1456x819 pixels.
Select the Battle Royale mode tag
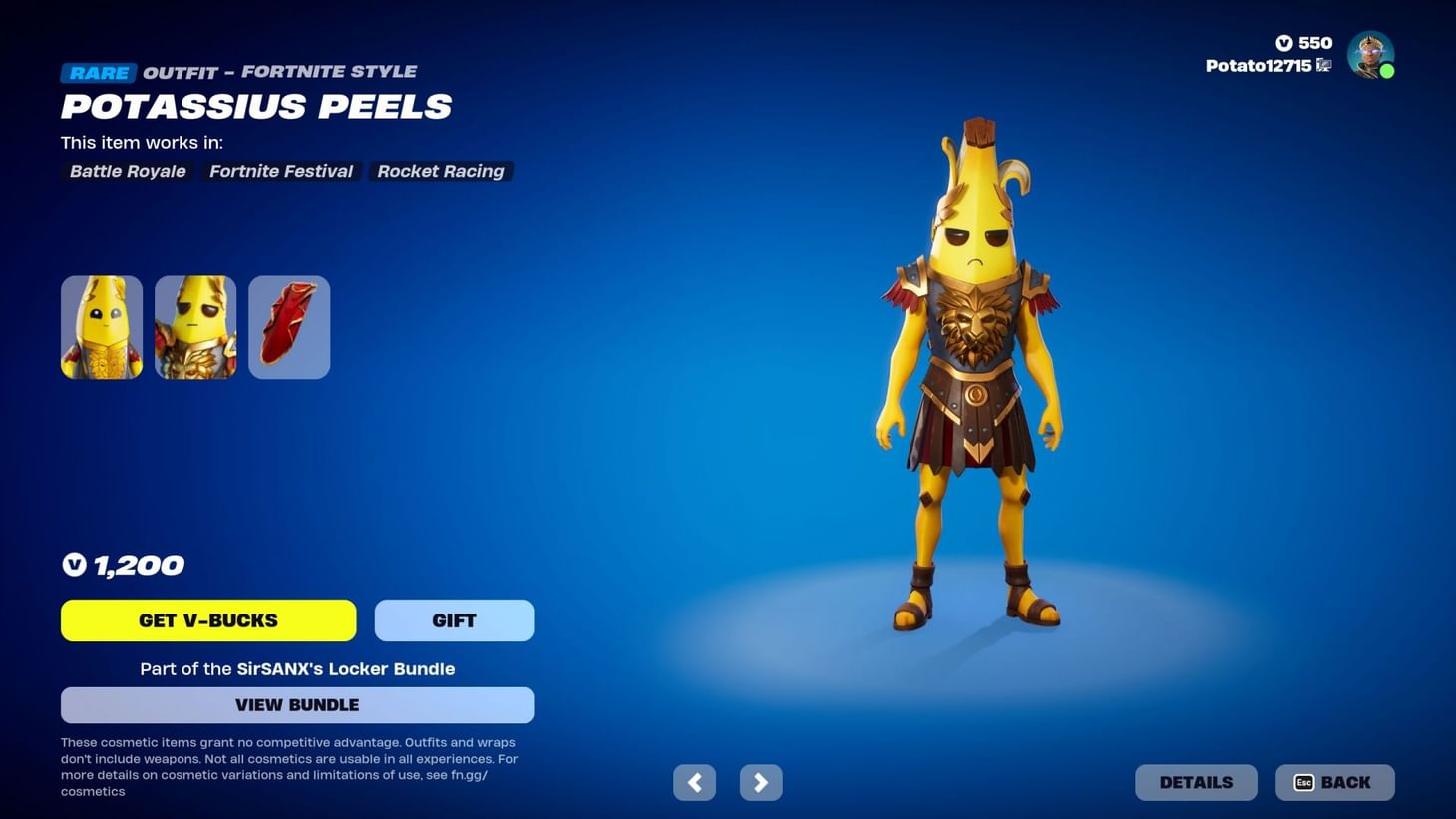127,171
